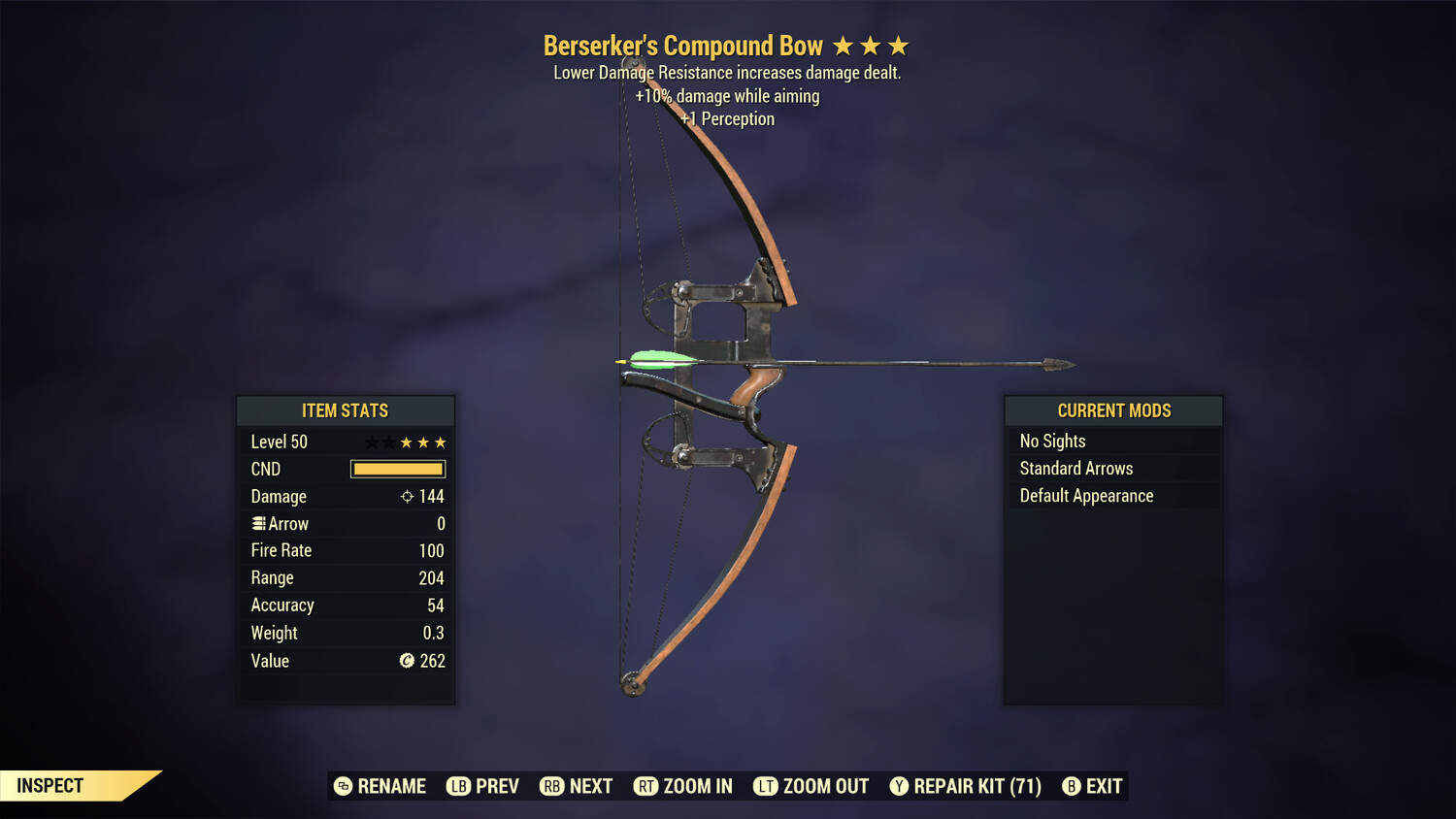The image size is (1456, 819).
Task: Toggle the third star next to Level 50
Action: [x=406, y=442]
